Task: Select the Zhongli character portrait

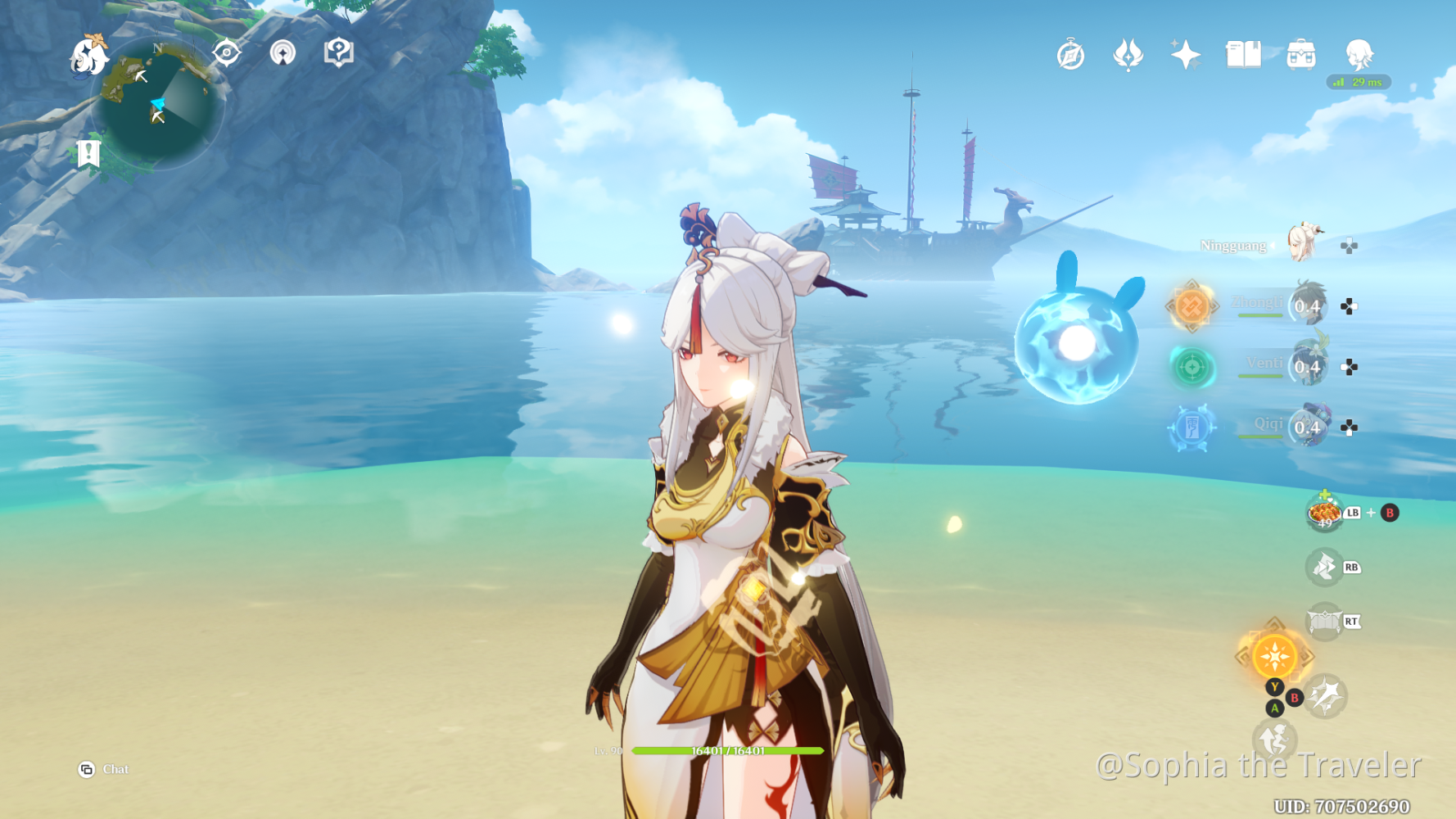Action: click(1309, 305)
